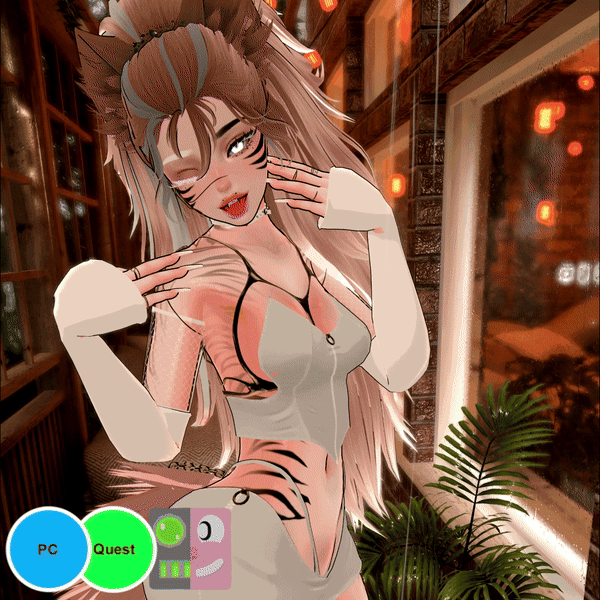Viewport: 600px width, 600px height.
Task: Select the green Quest badge
Action: tap(118, 548)
